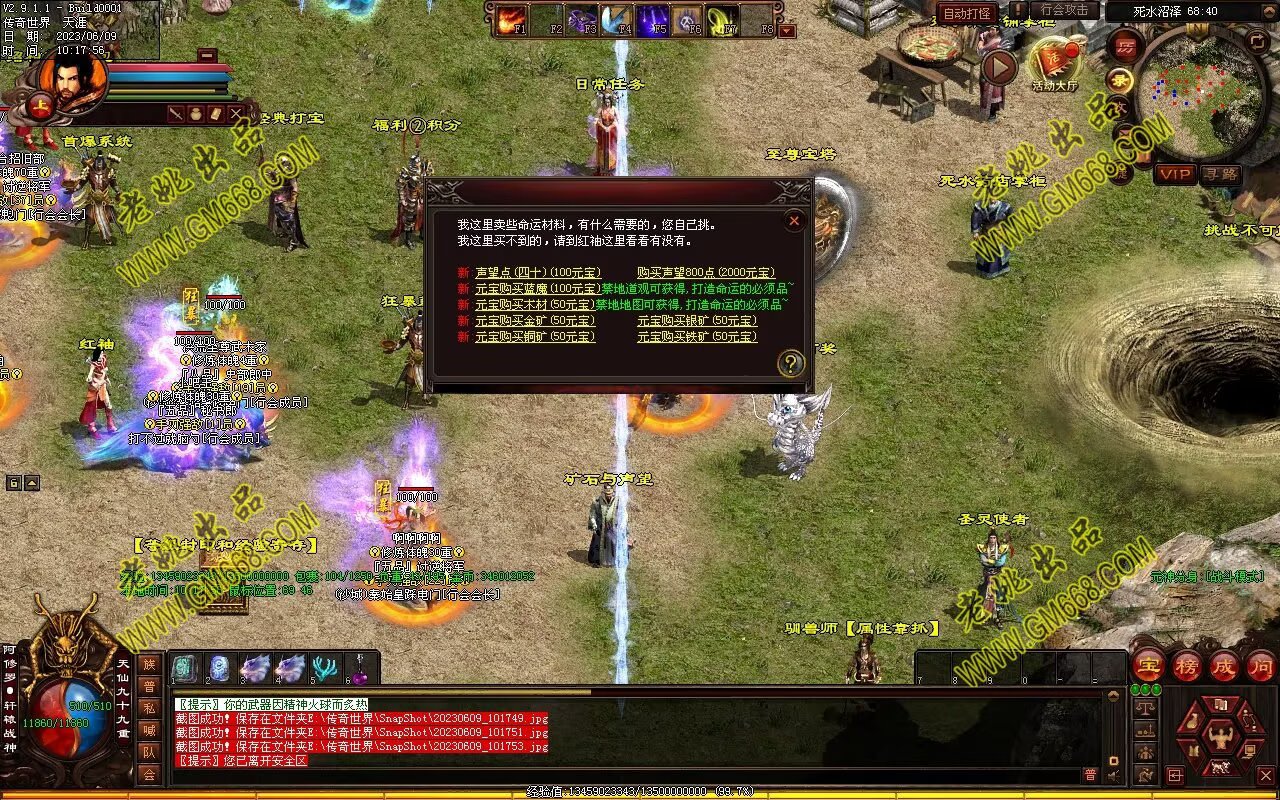Viewport: 1280px width, 800px height.
Task: Pick the 元宝购买木材 purchase link
Action: [x=534, y=305]
